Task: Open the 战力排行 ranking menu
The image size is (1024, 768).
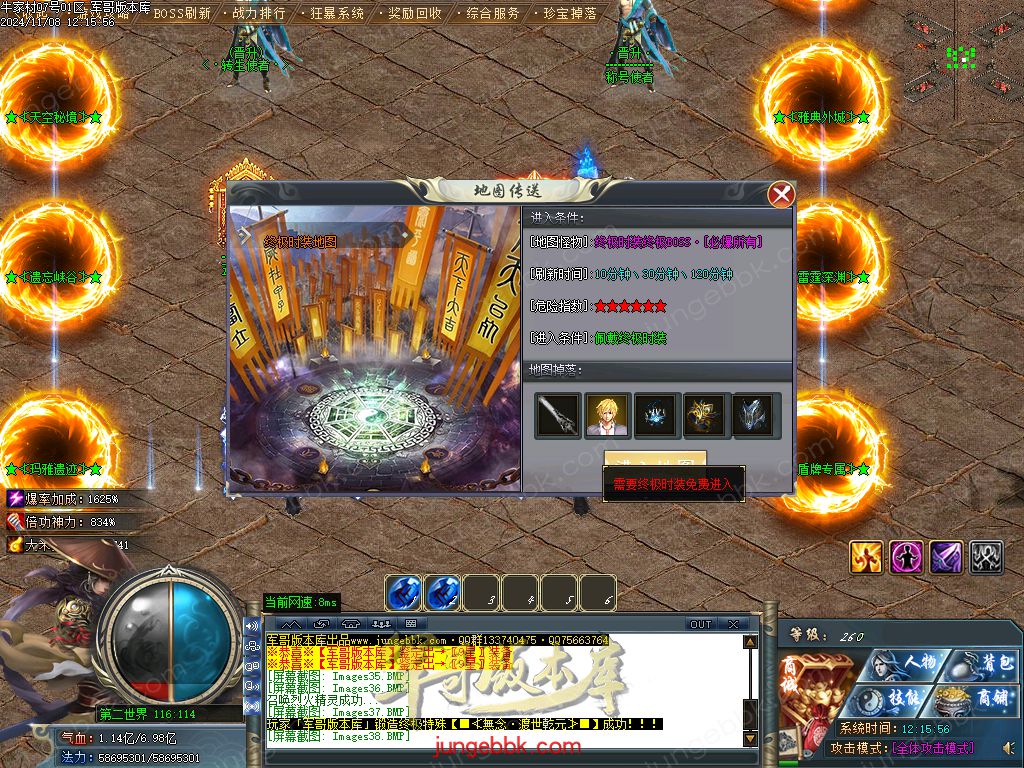Action: (x=258, y=14)
